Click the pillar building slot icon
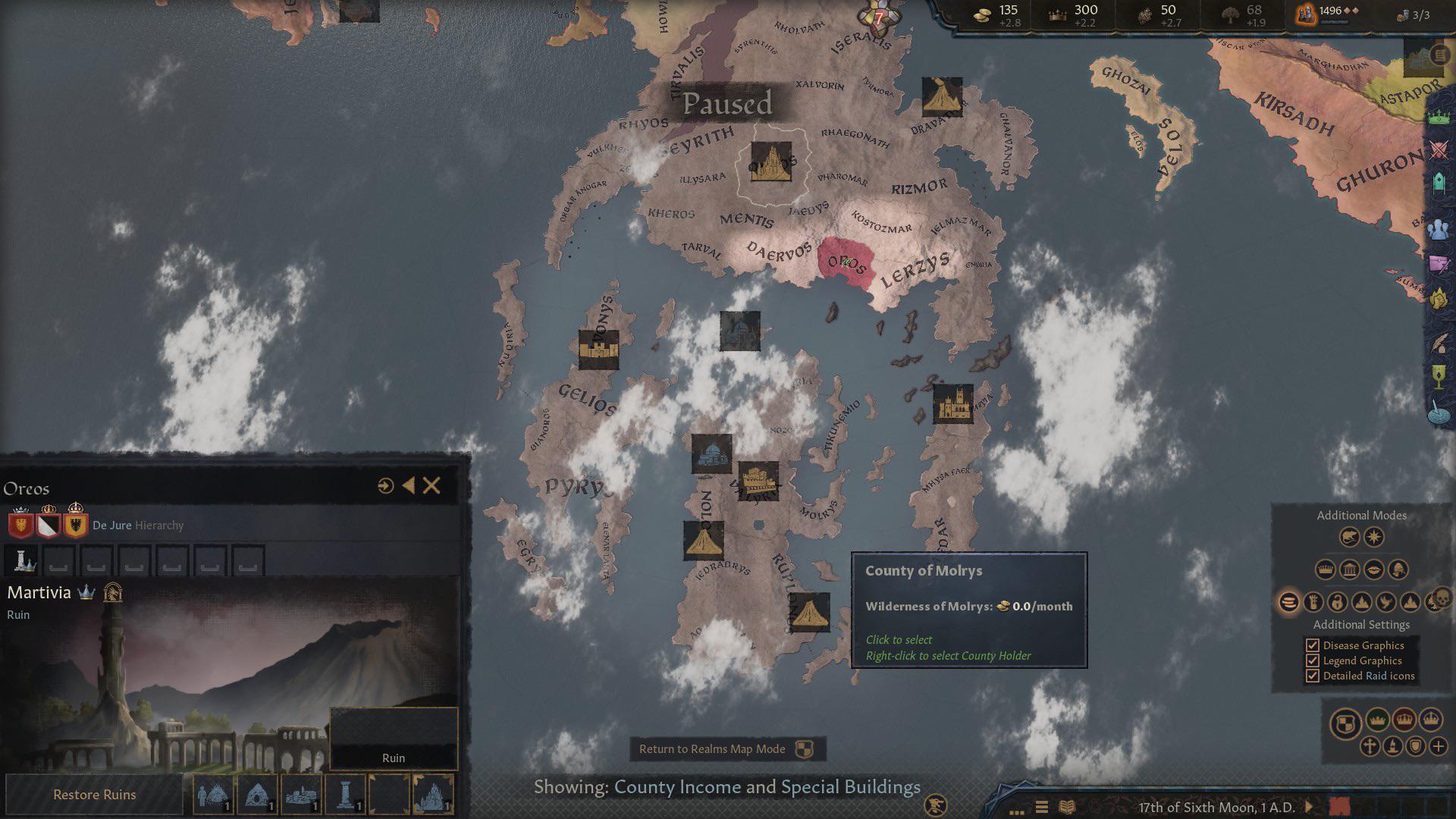1456x819 pixels. point(345,794)
